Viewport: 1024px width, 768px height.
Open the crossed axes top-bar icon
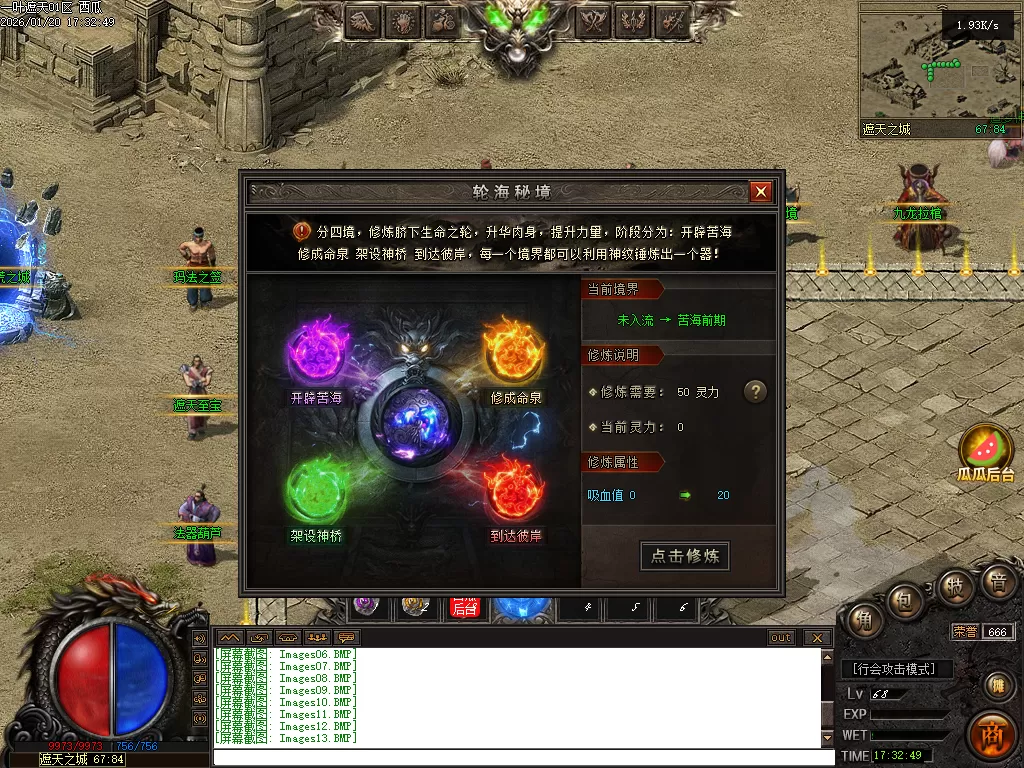pyautogui.click(x=595, y=20)
